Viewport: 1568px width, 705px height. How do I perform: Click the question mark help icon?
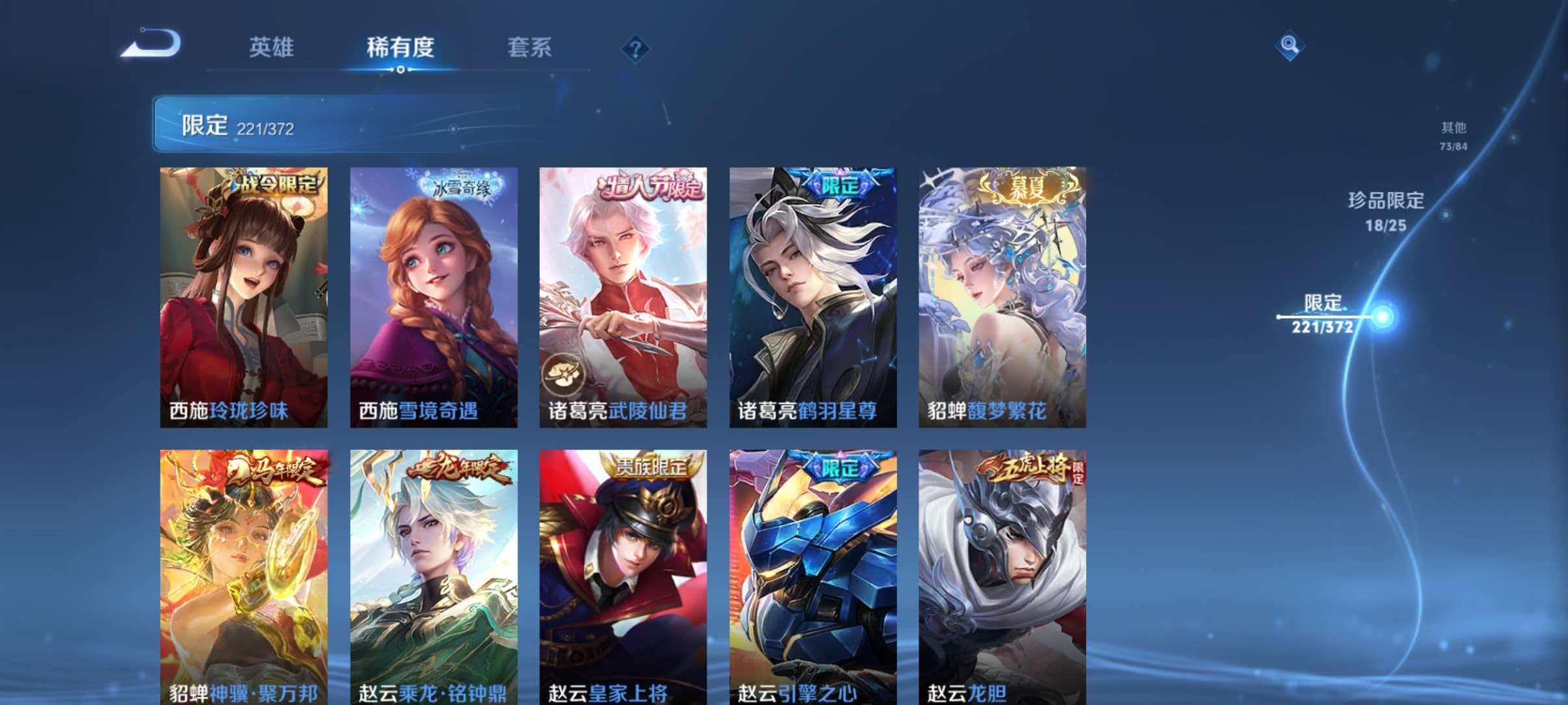pyautogui.click(x=636, y=49)
